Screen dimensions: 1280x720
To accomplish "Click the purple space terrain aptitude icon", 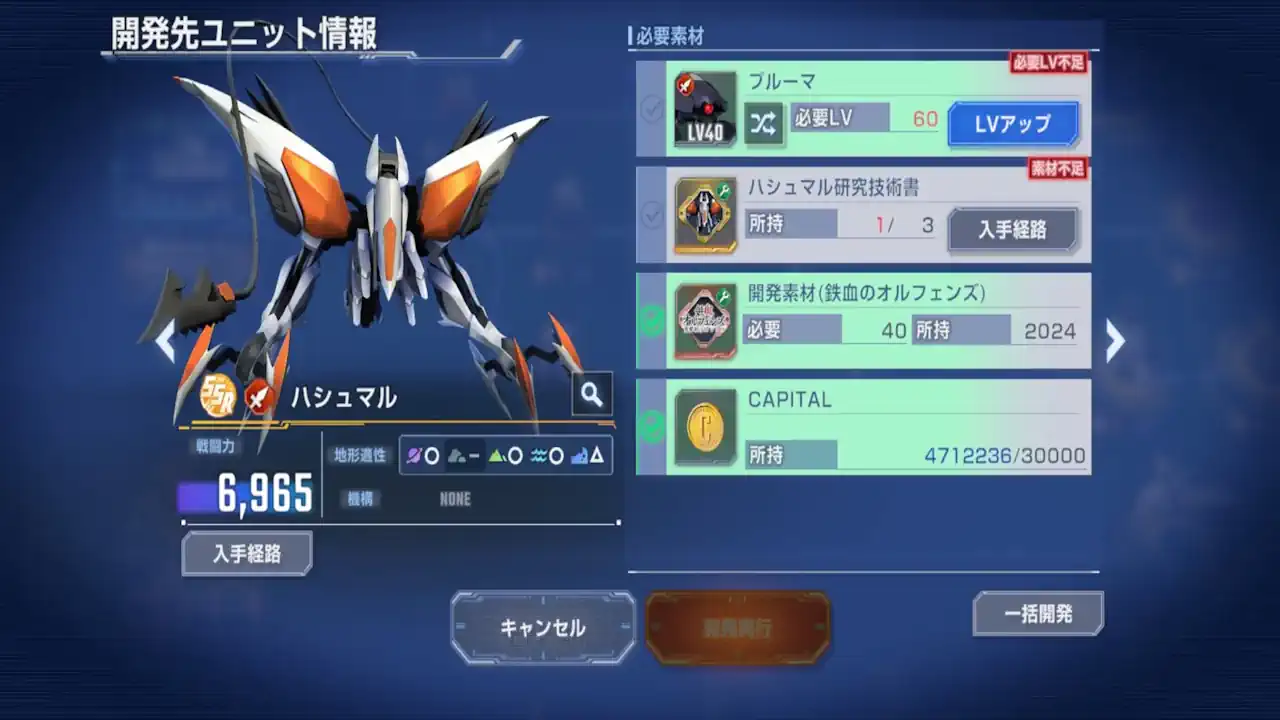I will [415, 456].
